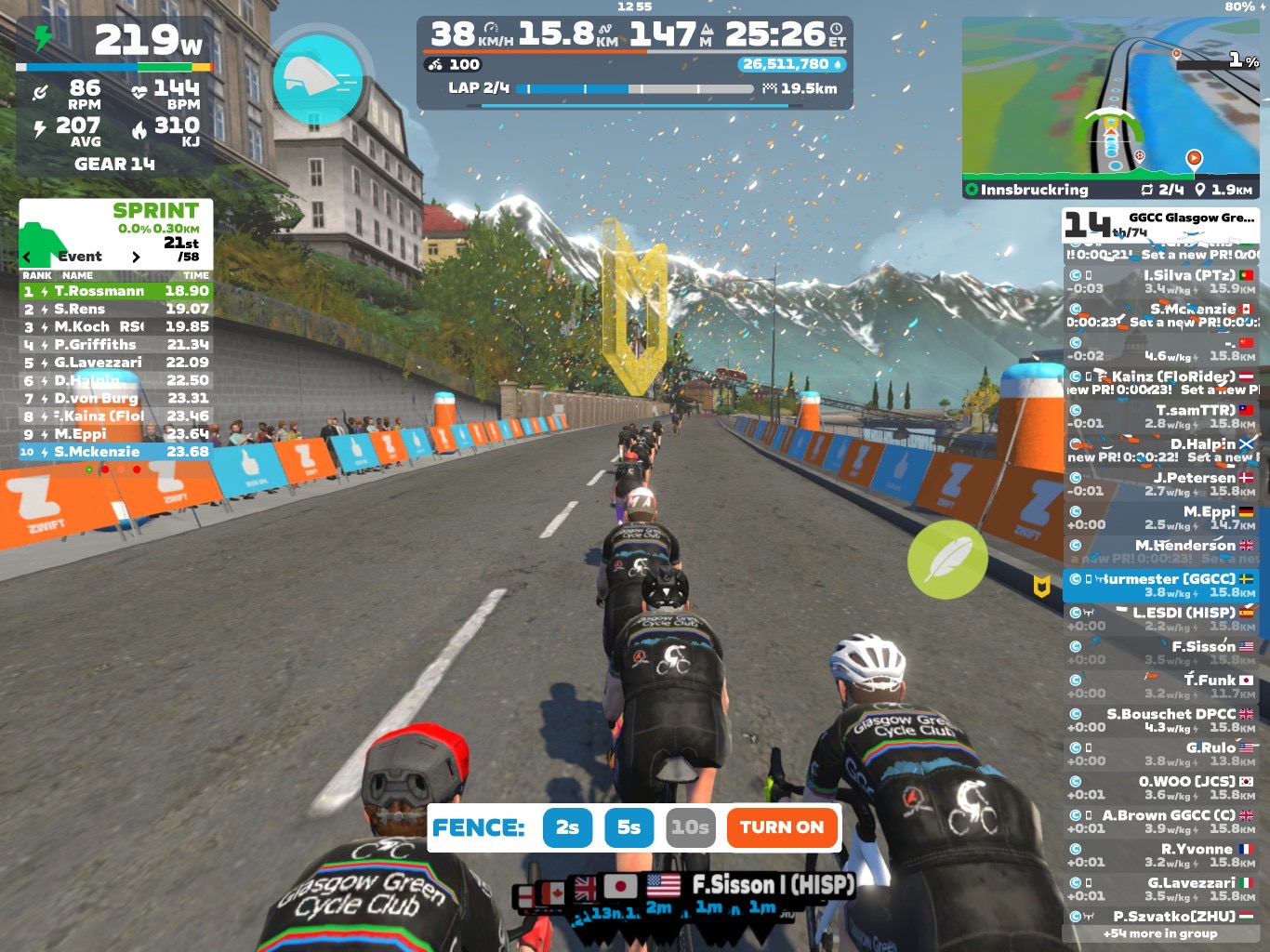Set the fence to 2s
This screenshot has height=952, width=1270.
pos(567,827)
